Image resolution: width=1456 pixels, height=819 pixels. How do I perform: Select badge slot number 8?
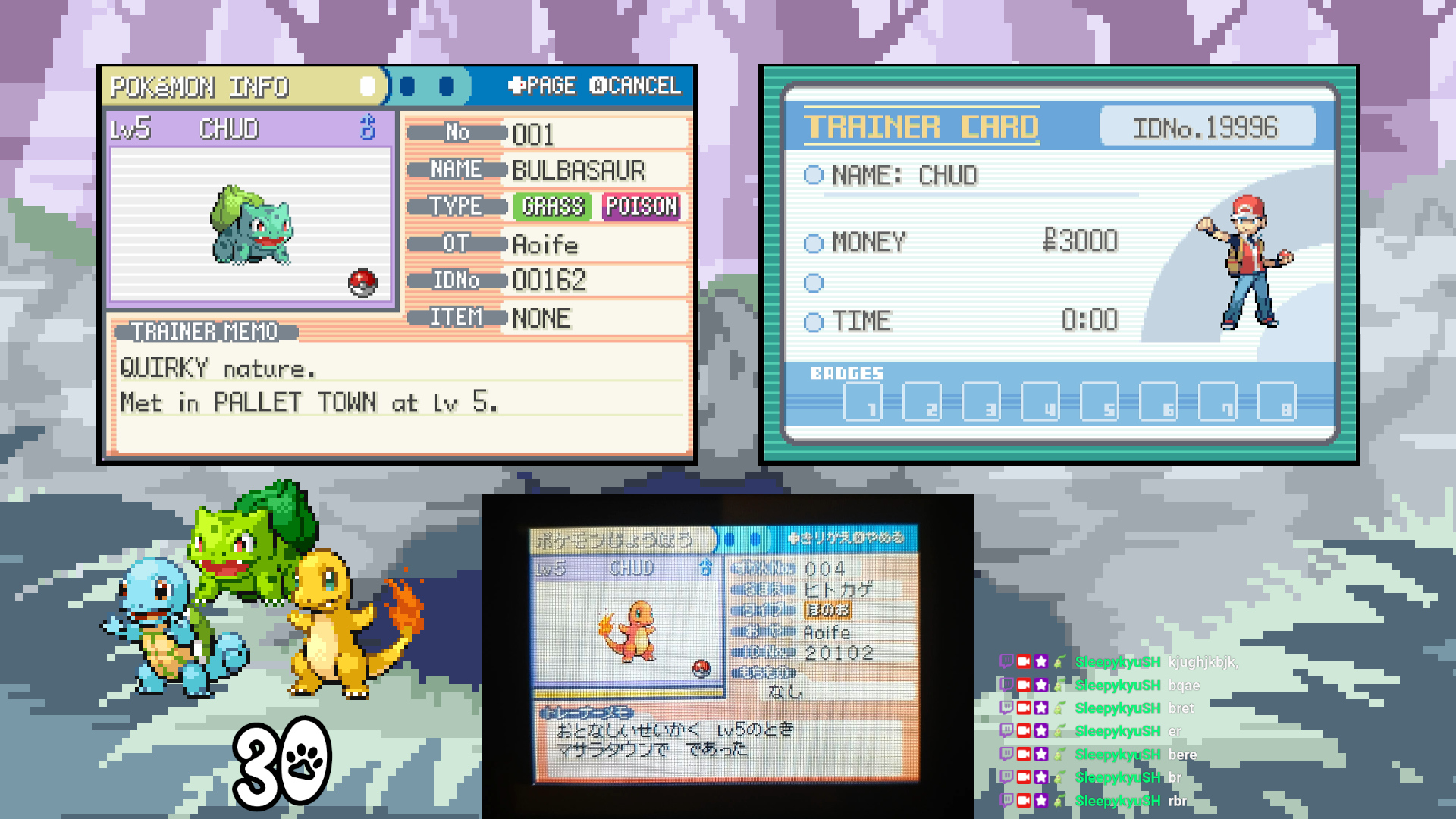pos(1277,401)
